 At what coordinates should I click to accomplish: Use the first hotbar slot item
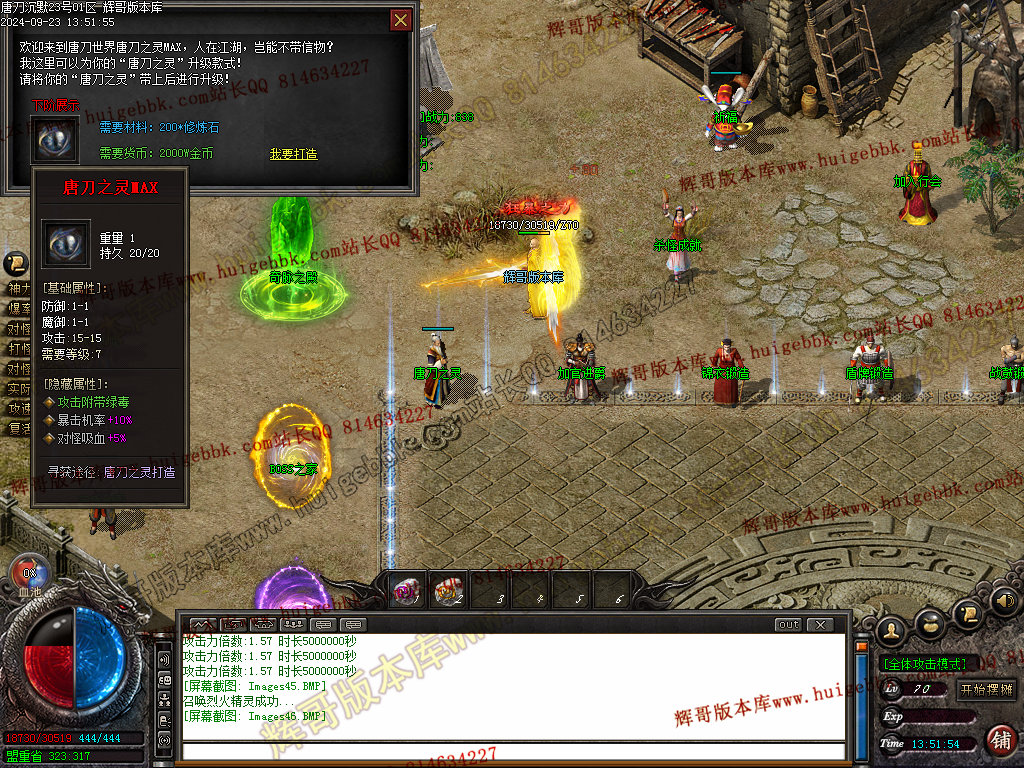coord(405,592)
